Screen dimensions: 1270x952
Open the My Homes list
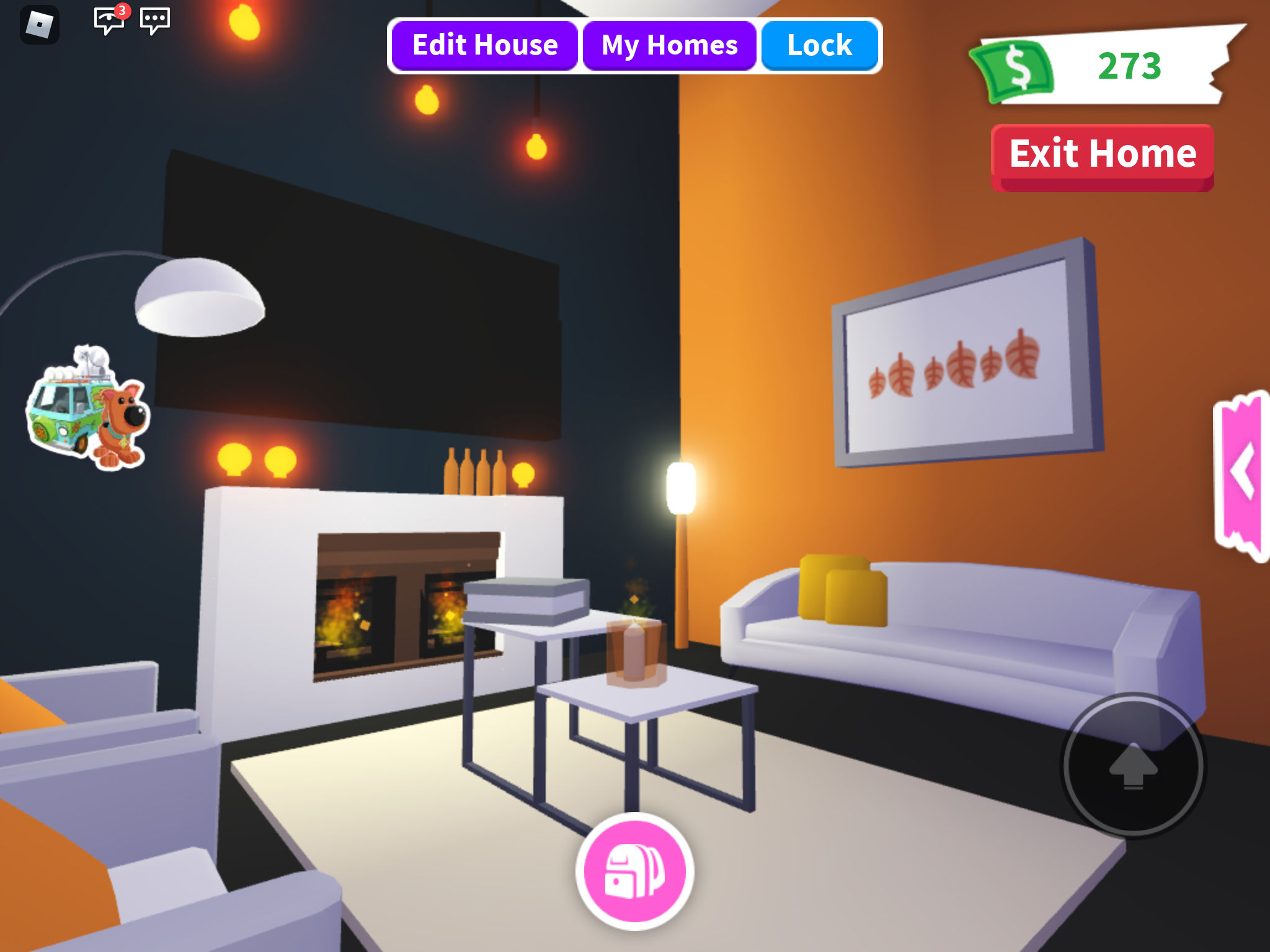click(669, 46)
